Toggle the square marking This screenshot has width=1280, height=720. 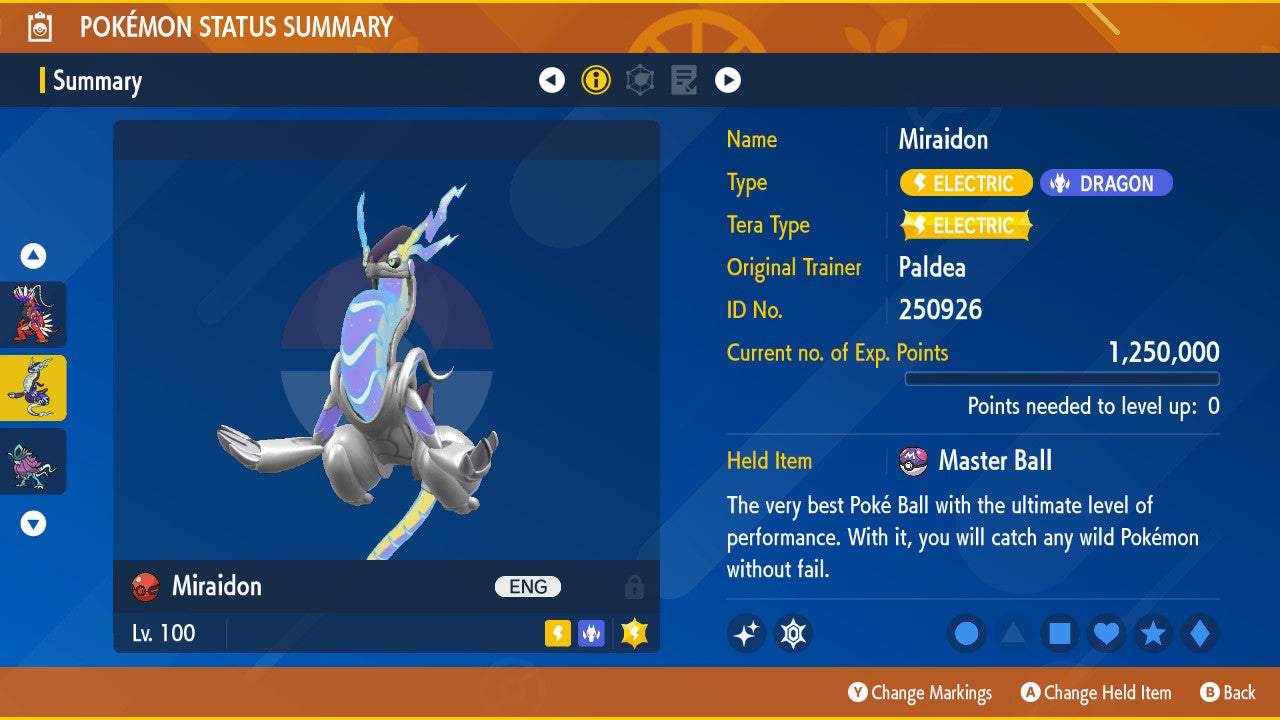pyautogui.click(x=1060, y=634)
